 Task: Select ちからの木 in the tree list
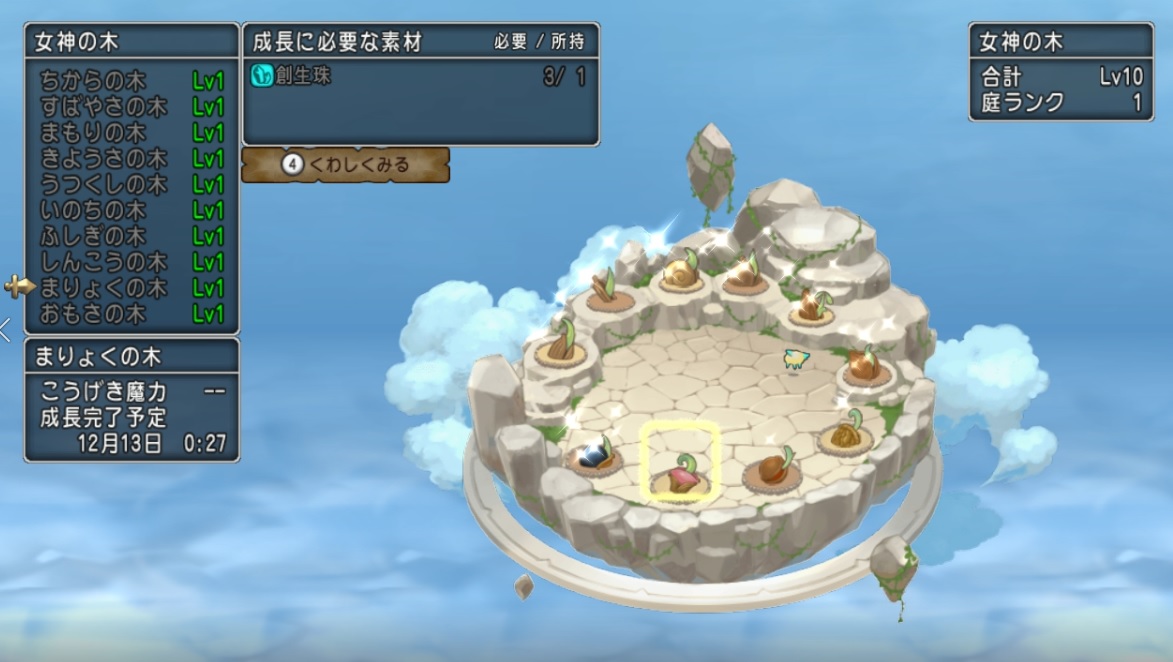pos(131,81)
